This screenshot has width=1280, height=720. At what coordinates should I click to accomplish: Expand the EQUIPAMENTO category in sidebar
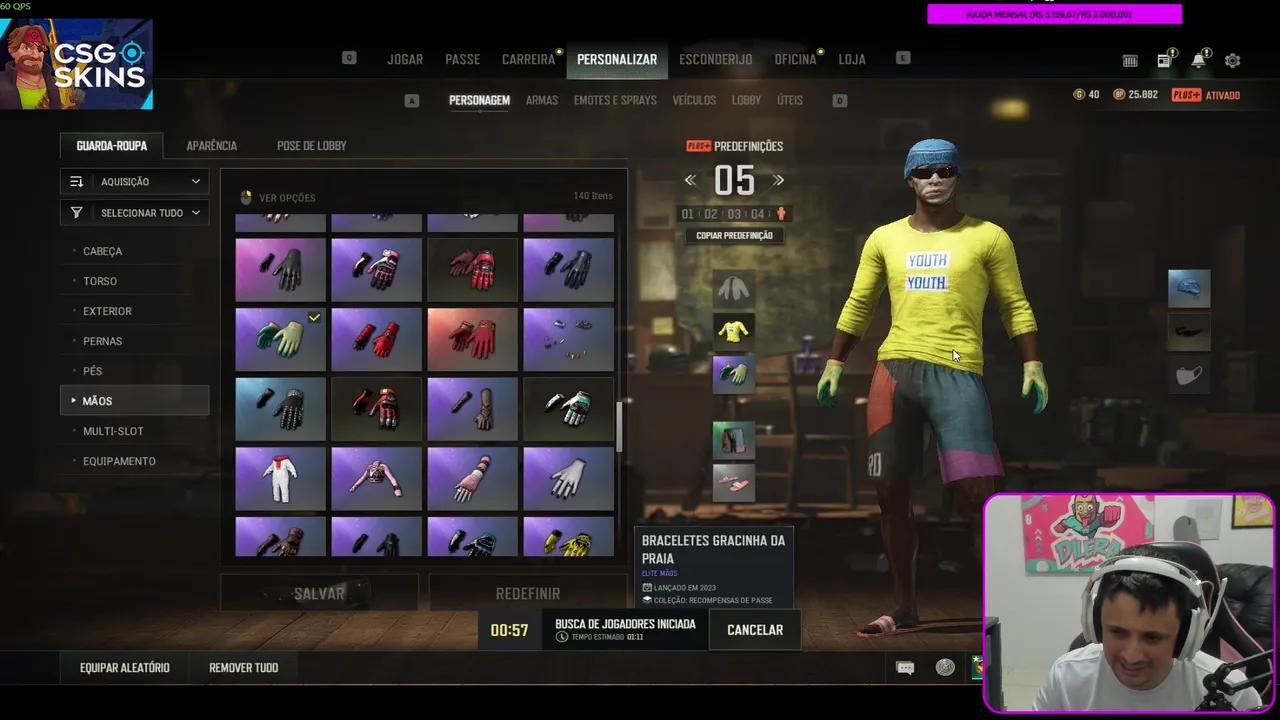coord(119,461)
